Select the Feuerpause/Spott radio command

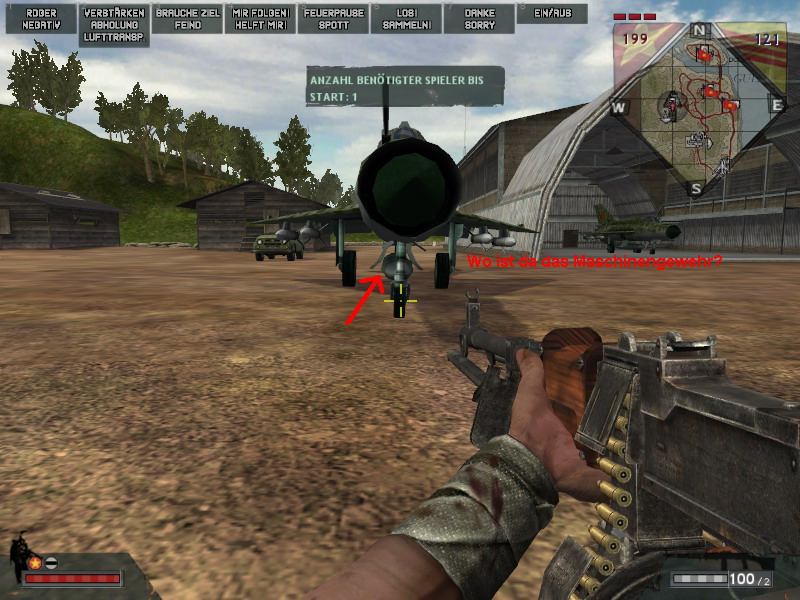pyautogui.click(x=332, y=18)
